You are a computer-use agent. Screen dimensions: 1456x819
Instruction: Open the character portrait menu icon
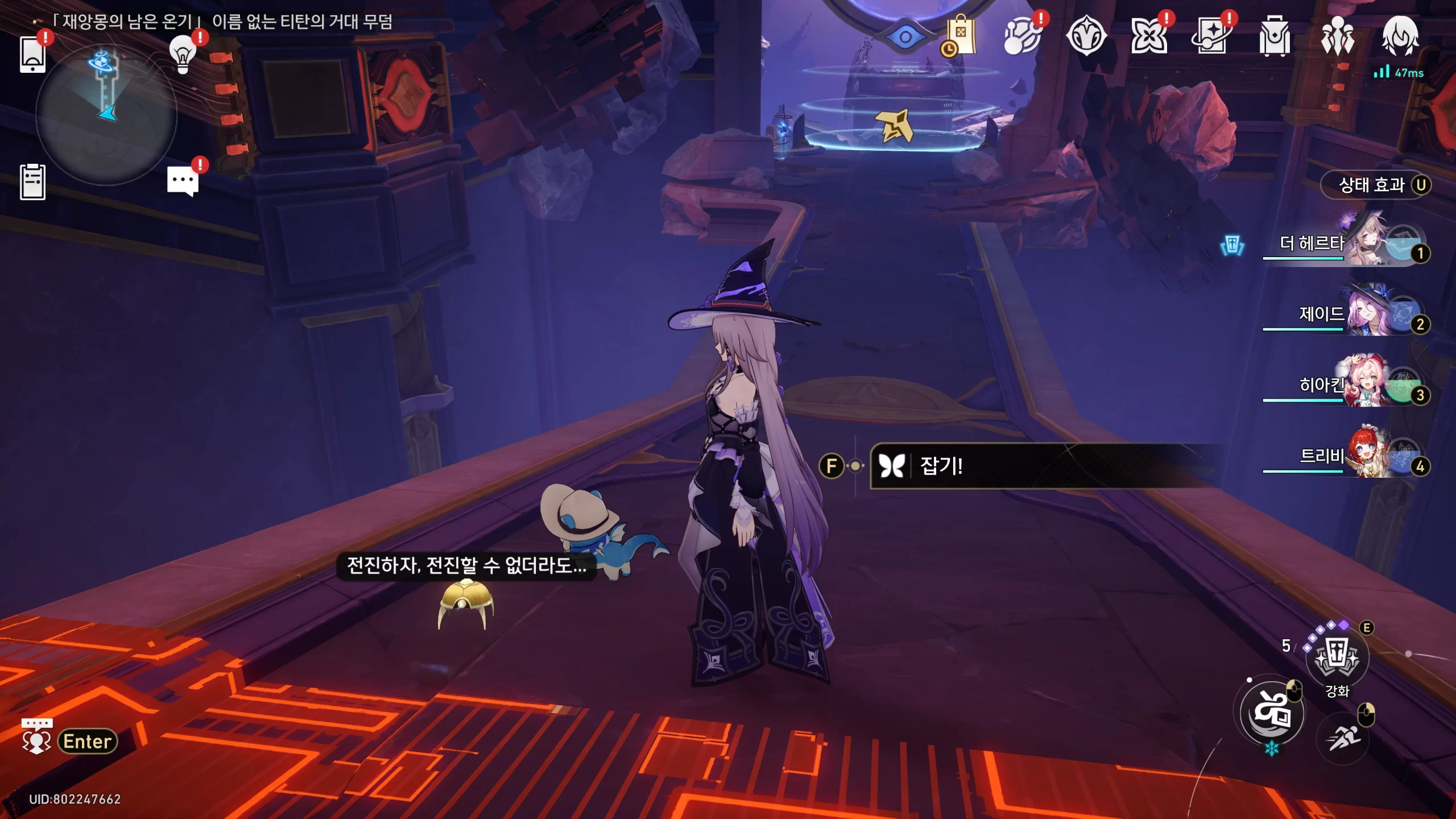pyautogui.click(x=1400, y=35)
